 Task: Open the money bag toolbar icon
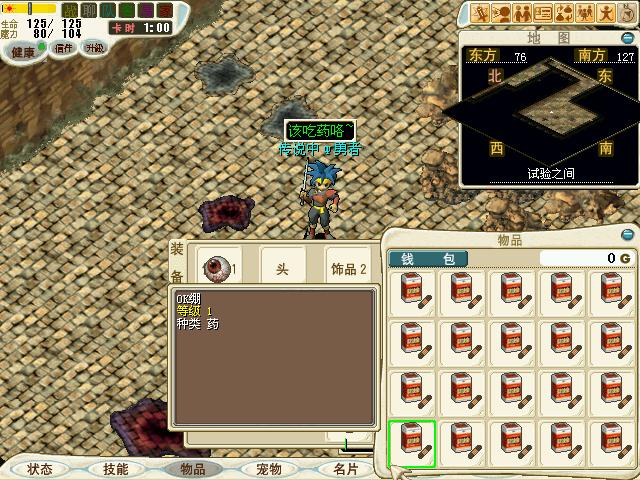click(565, 13)
